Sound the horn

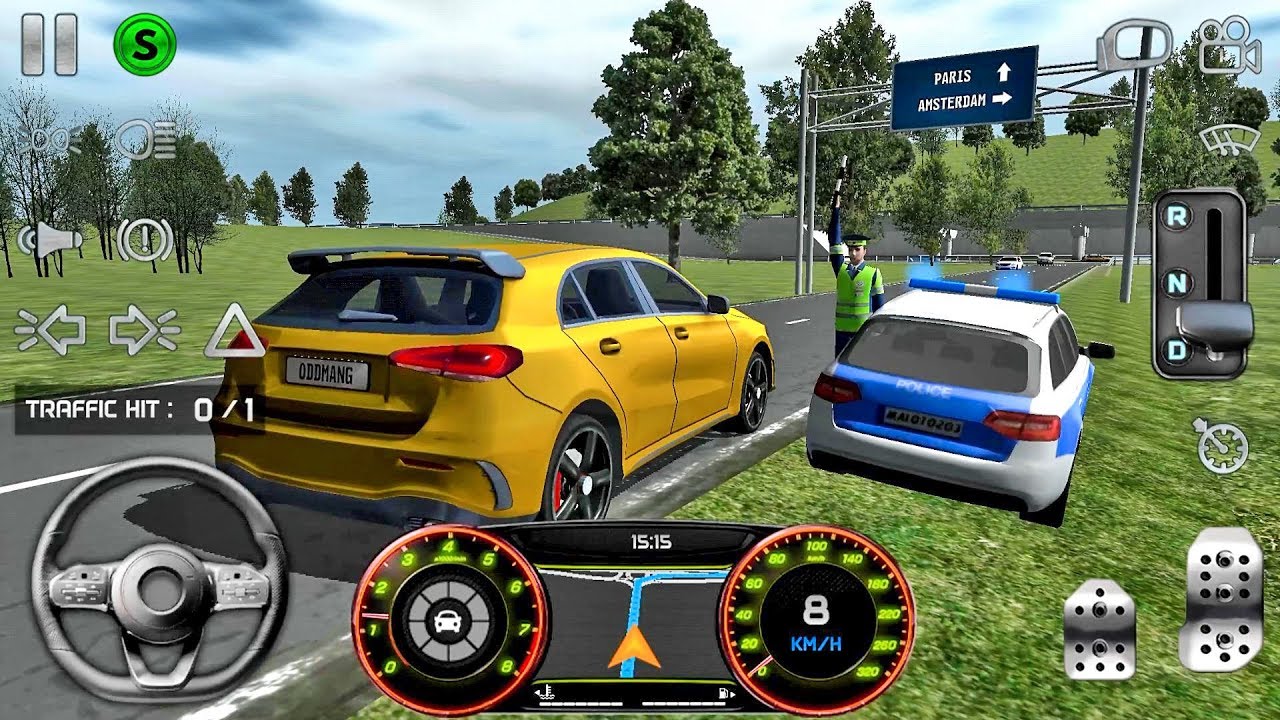(50, 239)
